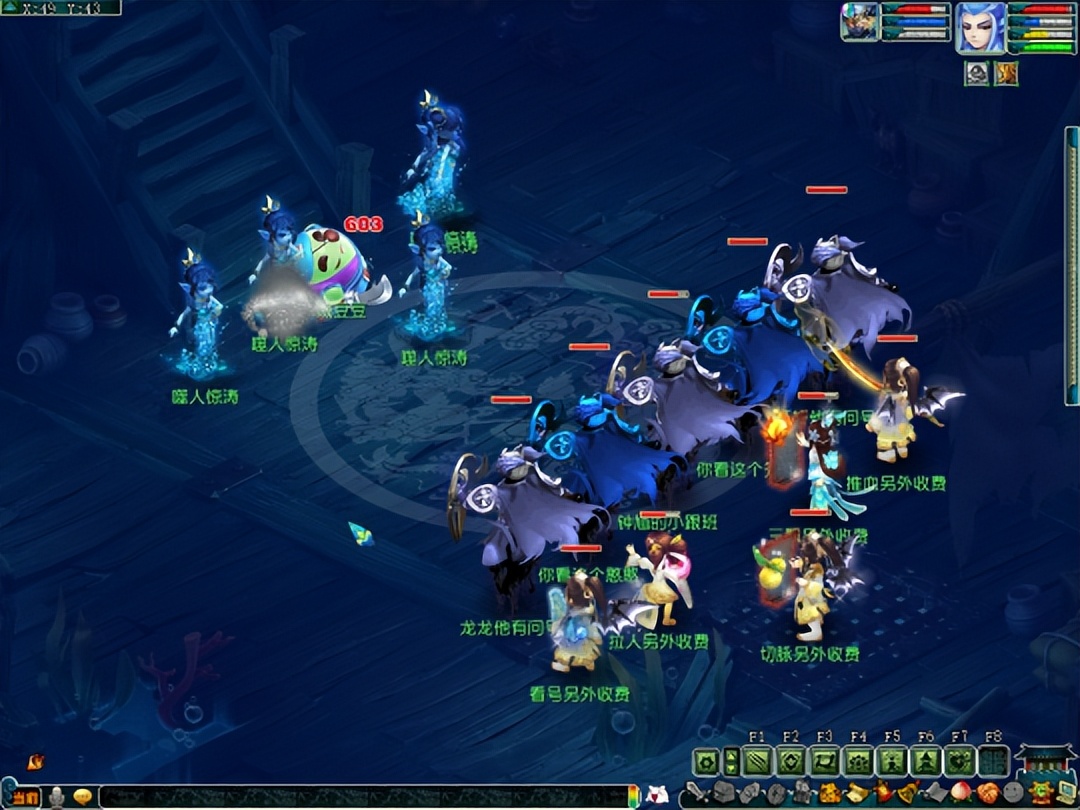Viewport: 1080px width, 810px height.
Task: Select the F3 scroll skill slot
Action: coord(825,763)
